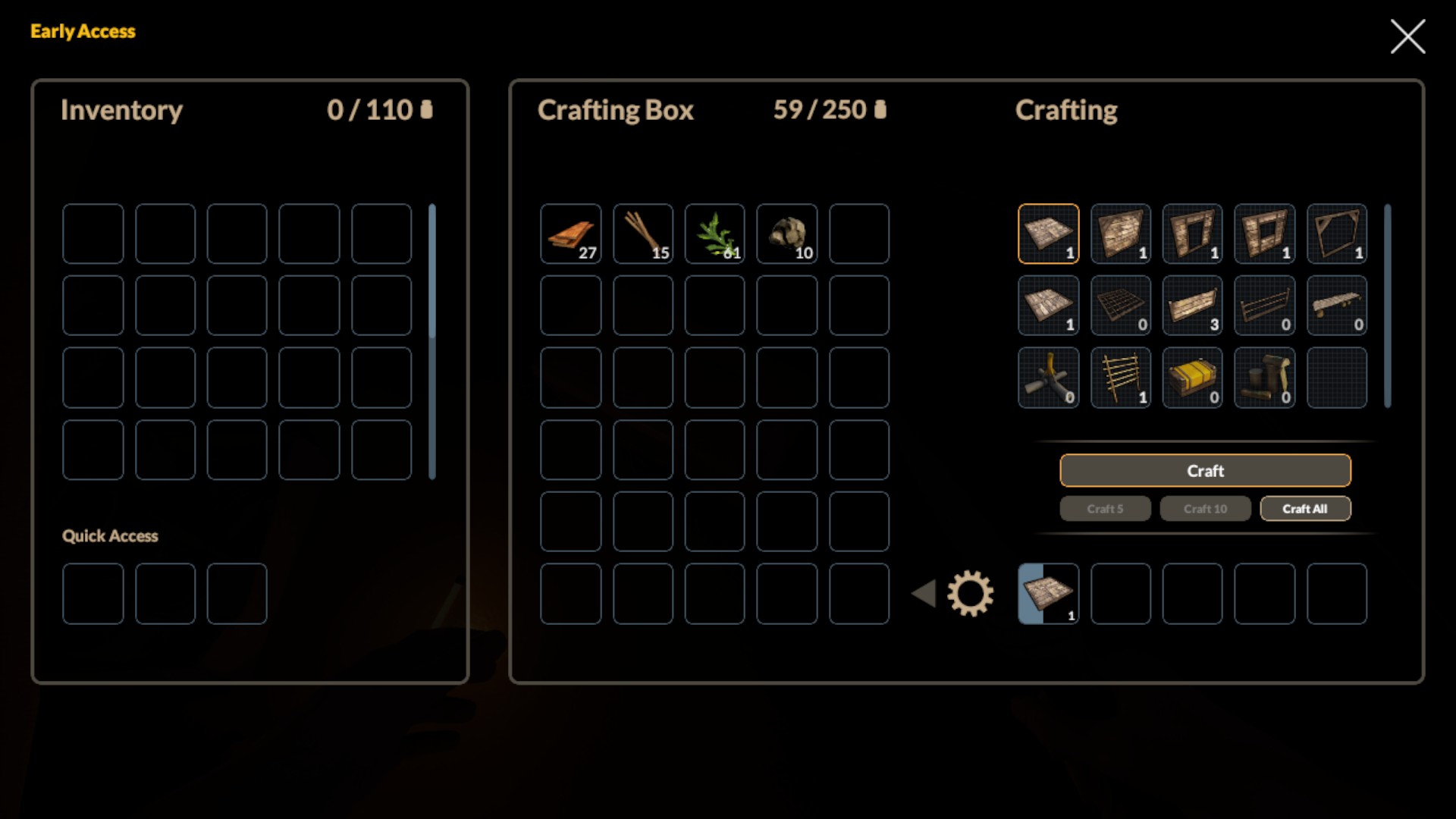
Task: Select the wooden planks stack of 27
Action: point(571,234)
